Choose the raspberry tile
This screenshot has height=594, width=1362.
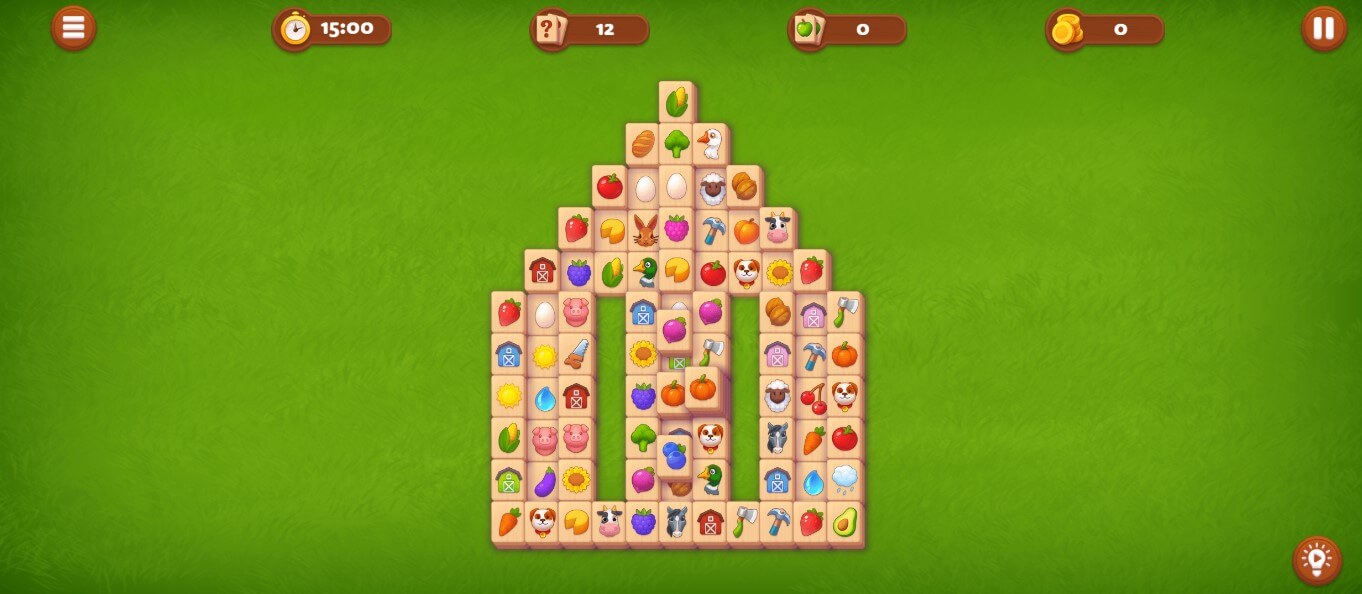(x=677, y=229)
